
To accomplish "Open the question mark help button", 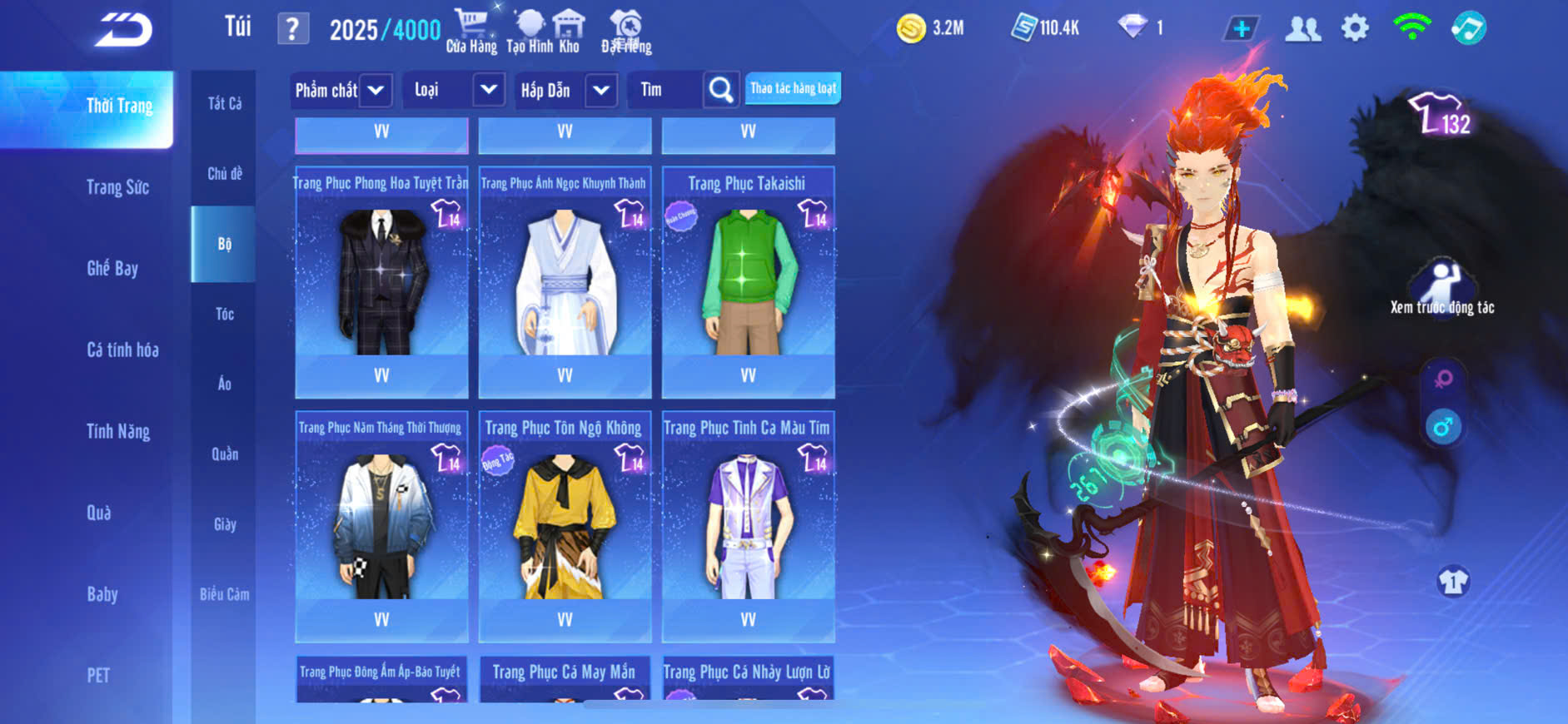I will [292, 29].
